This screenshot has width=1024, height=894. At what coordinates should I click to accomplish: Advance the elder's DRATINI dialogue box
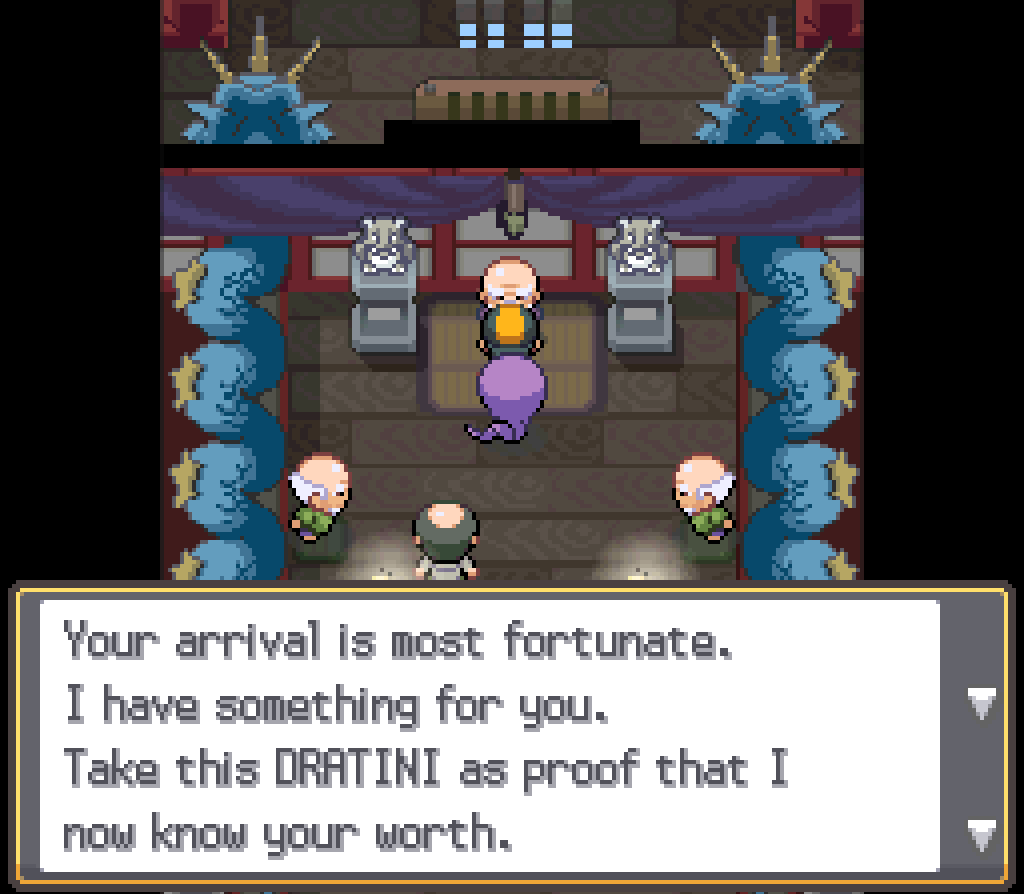point(981,830)
